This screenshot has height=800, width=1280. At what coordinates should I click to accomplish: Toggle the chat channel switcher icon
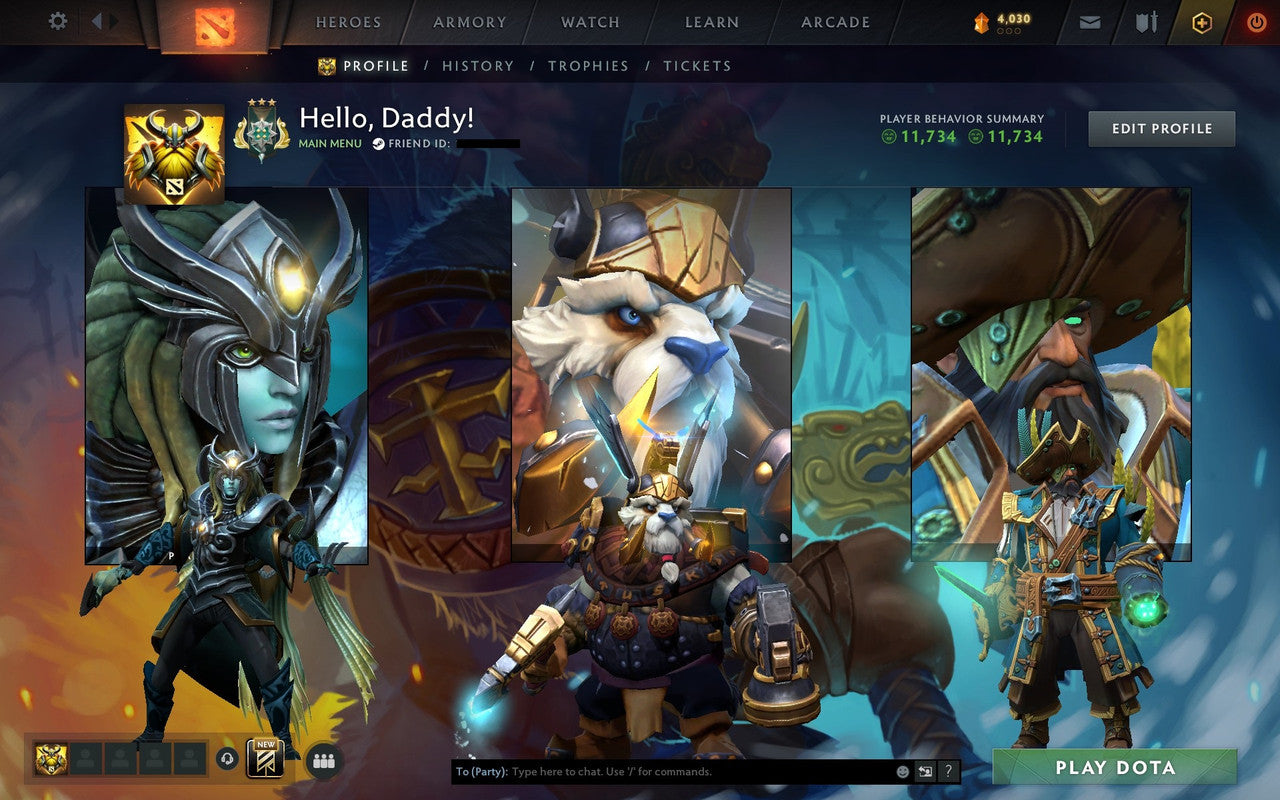click(x=925, y=771)
